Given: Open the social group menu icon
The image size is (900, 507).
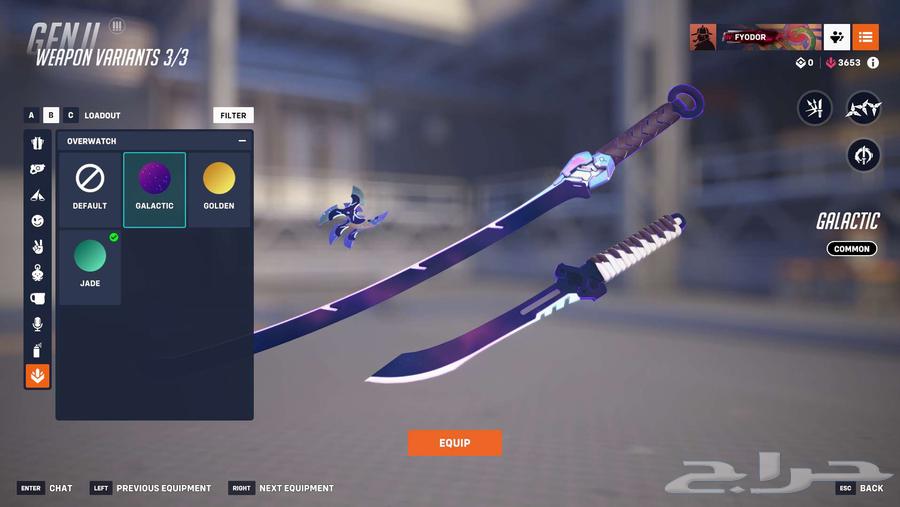Looking at the screenshot, I should click(837, 37).
